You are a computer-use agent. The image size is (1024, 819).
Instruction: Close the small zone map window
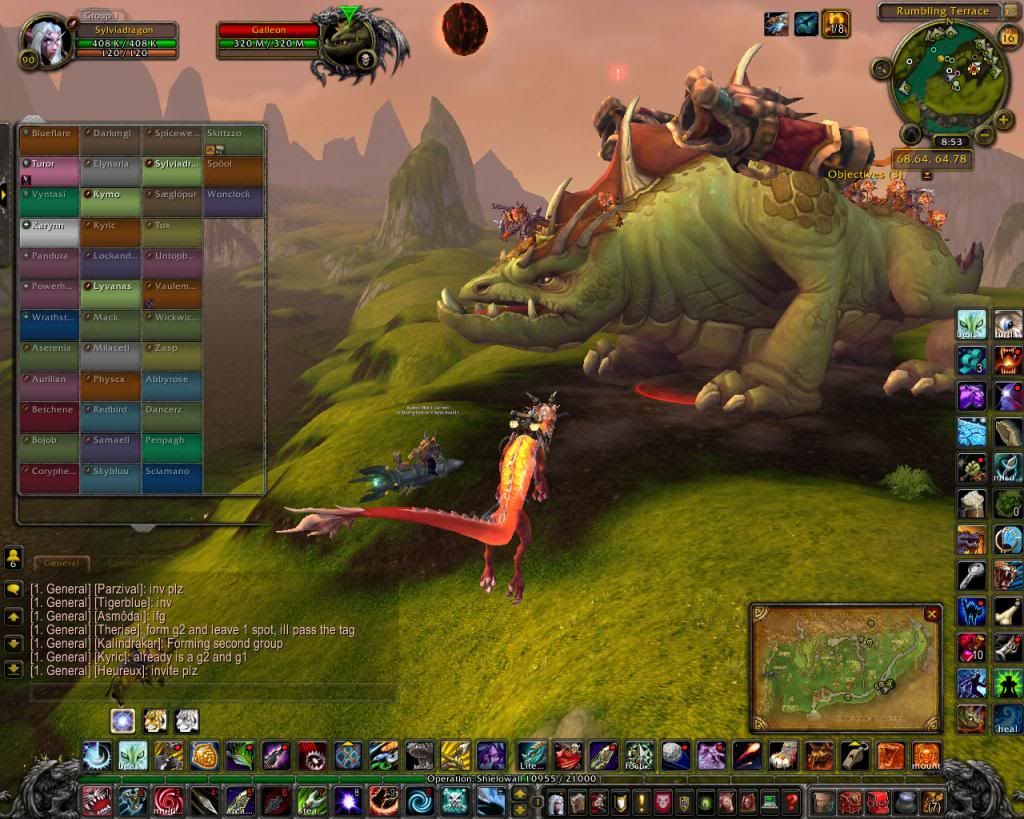(x=932, y=614)
